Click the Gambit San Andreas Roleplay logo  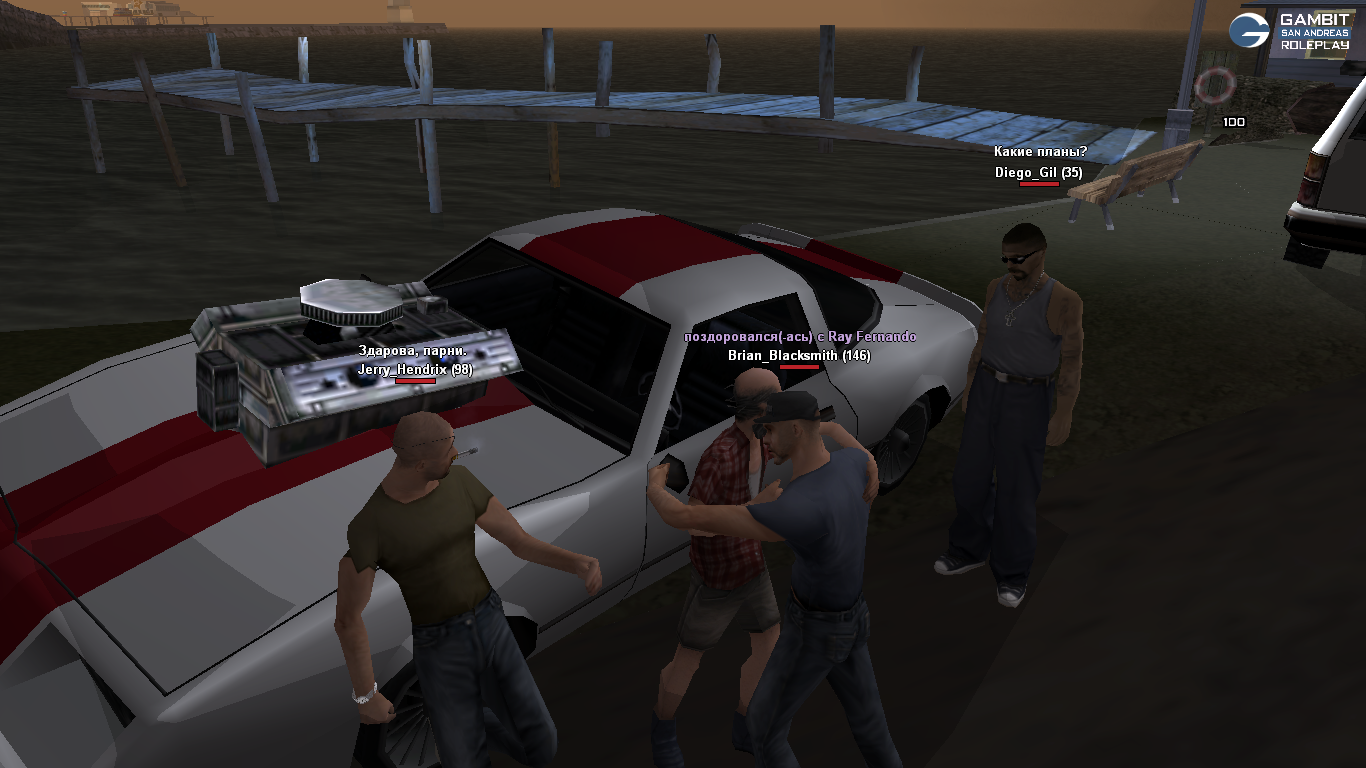coord(1290,32)
